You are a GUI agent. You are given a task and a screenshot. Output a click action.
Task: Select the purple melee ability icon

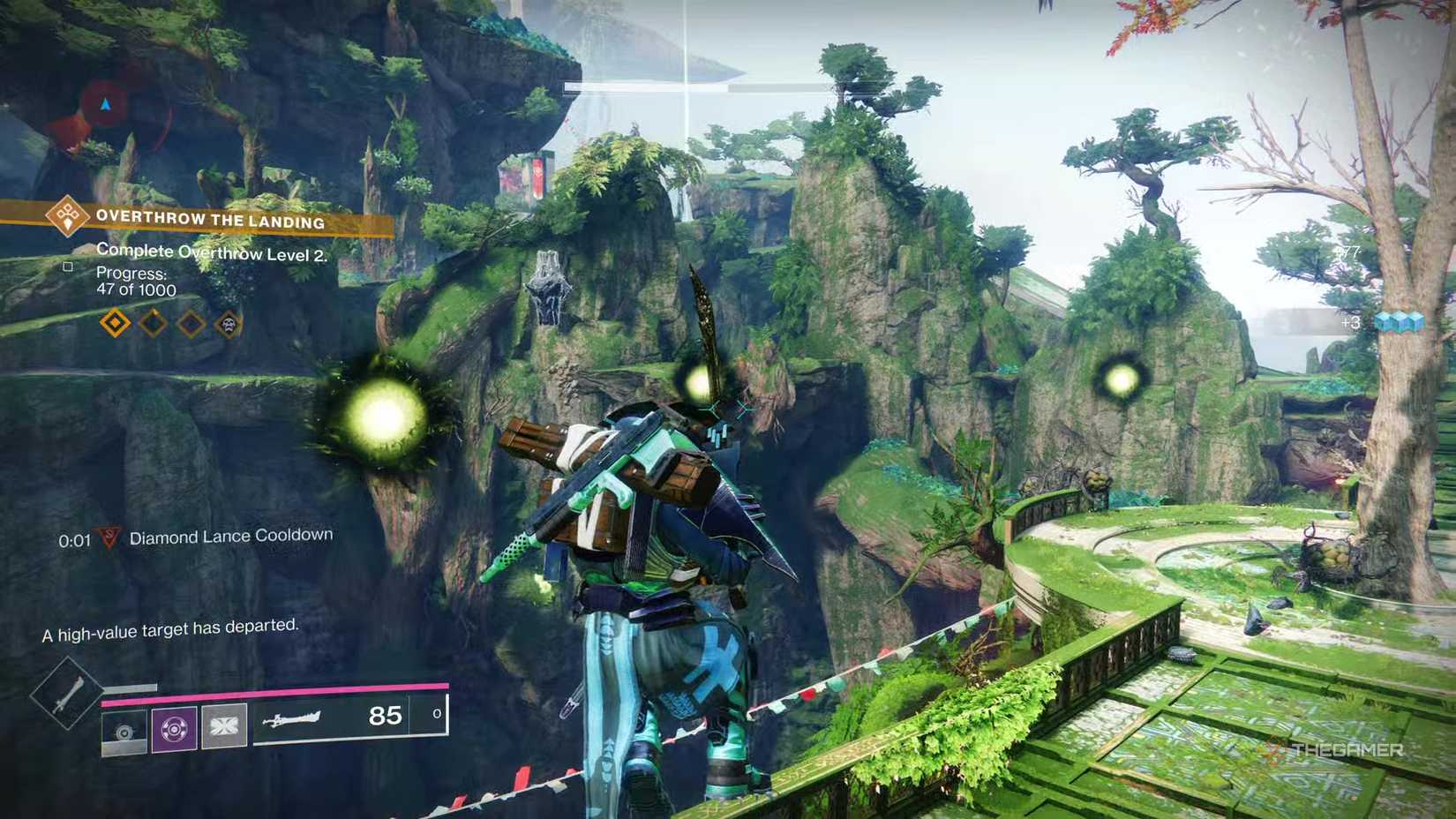tap(173, 726)
